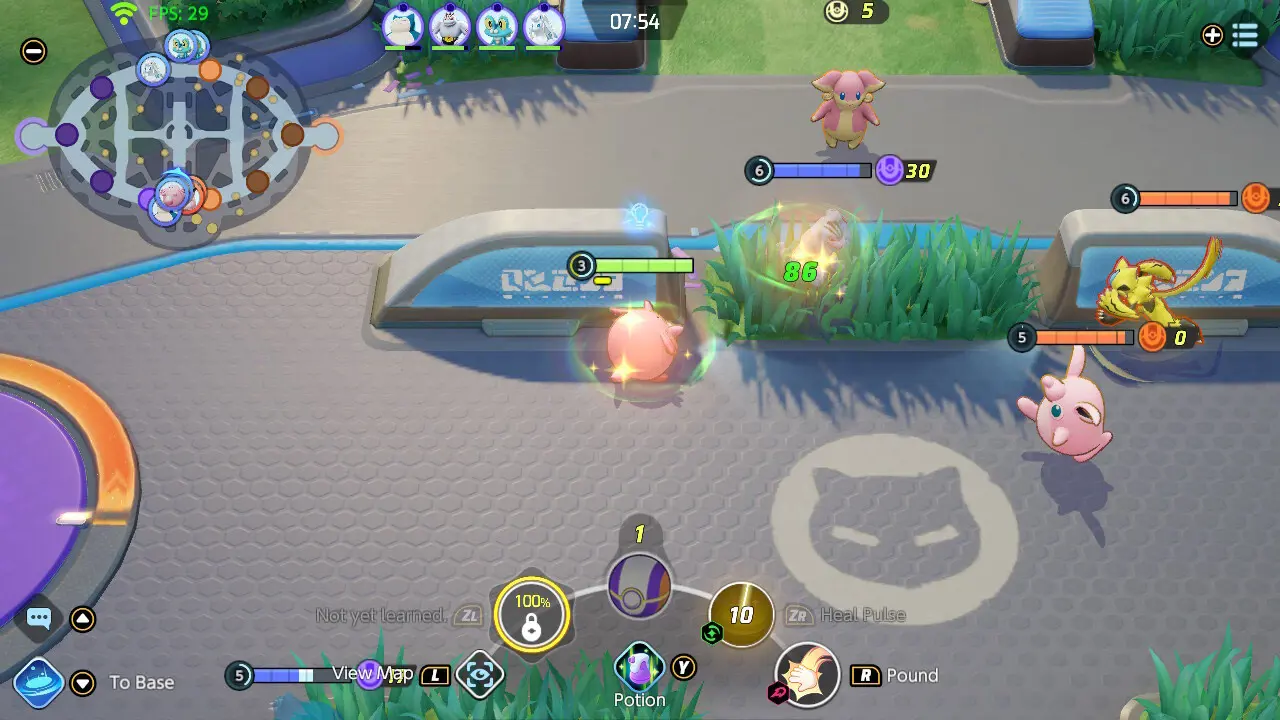Select Machamp teammate portrait
1280x720 pixels.
(x=449, y=26)
